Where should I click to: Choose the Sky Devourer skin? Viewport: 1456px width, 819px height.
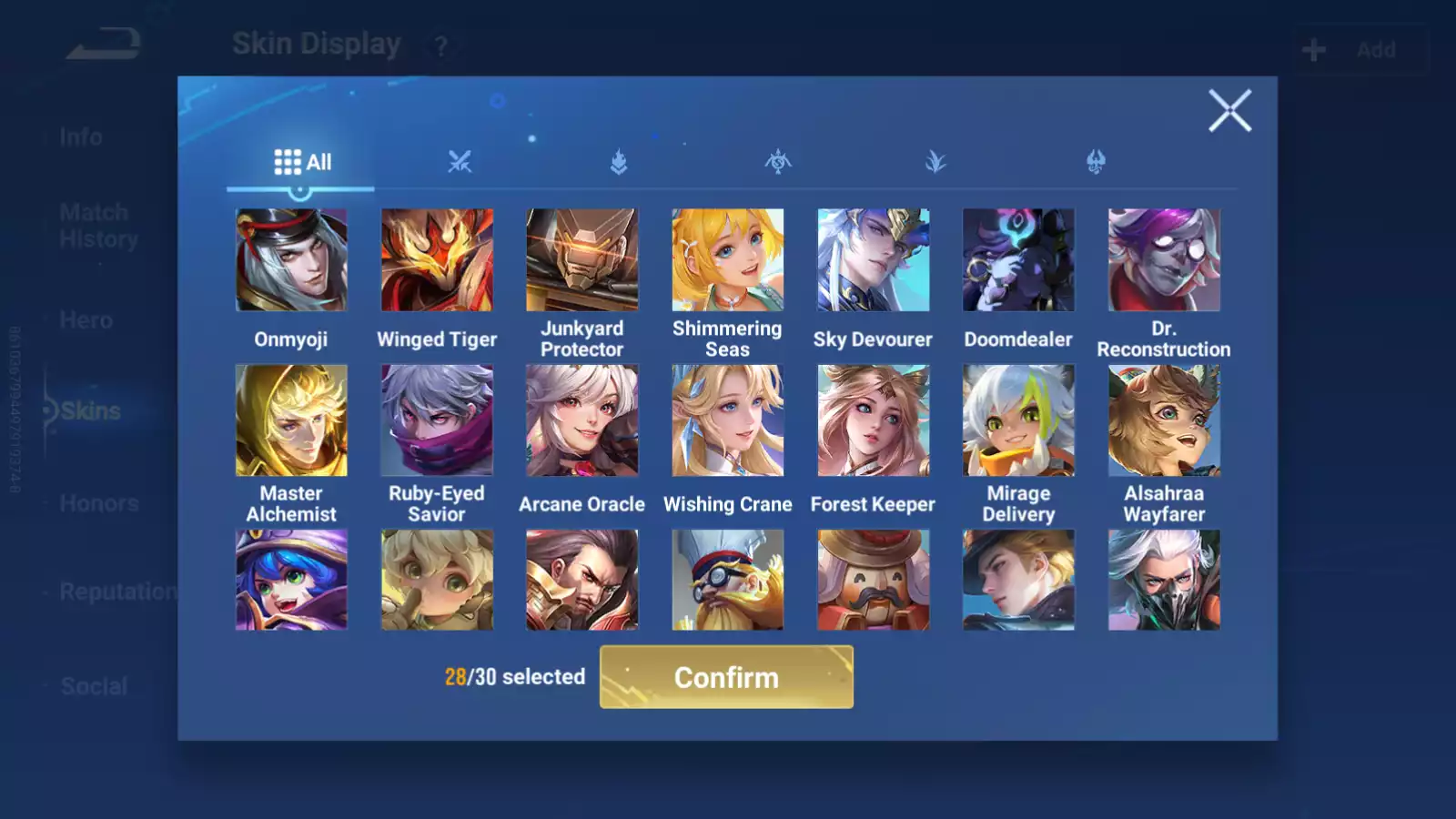(873, 260)
